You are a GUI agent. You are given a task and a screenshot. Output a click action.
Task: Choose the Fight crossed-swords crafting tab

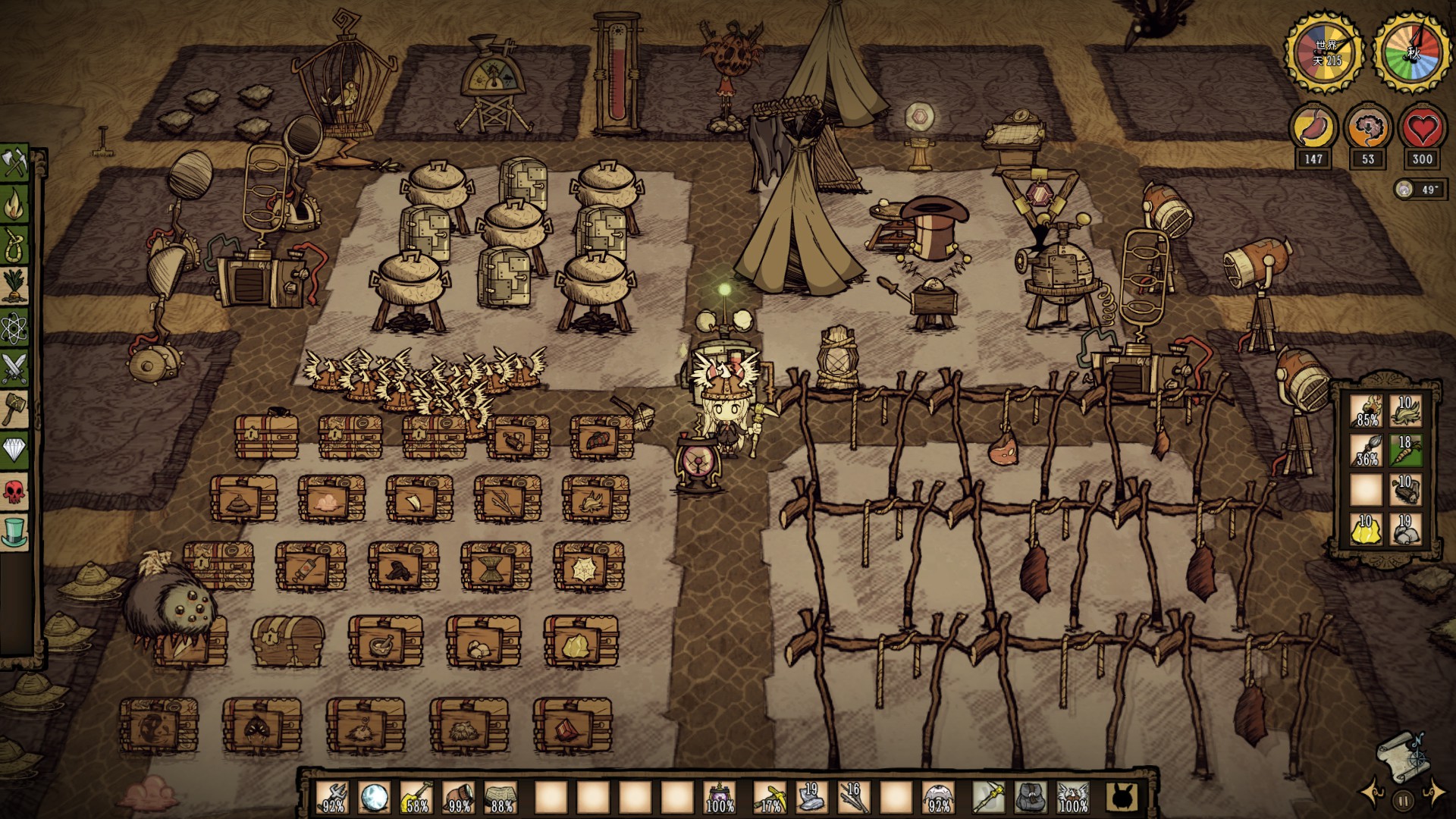14,369
